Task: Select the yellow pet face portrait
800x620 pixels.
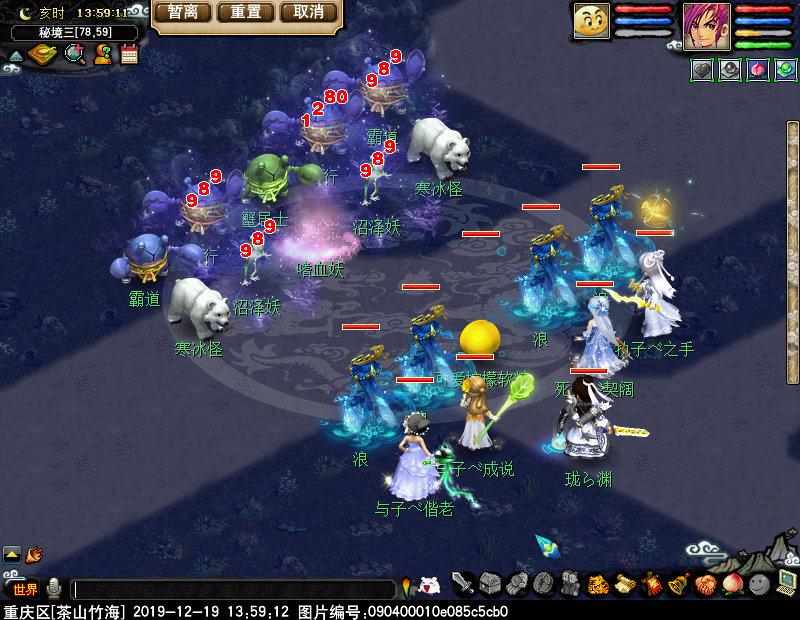Action: pyautogui.click(x=592, y=22)
